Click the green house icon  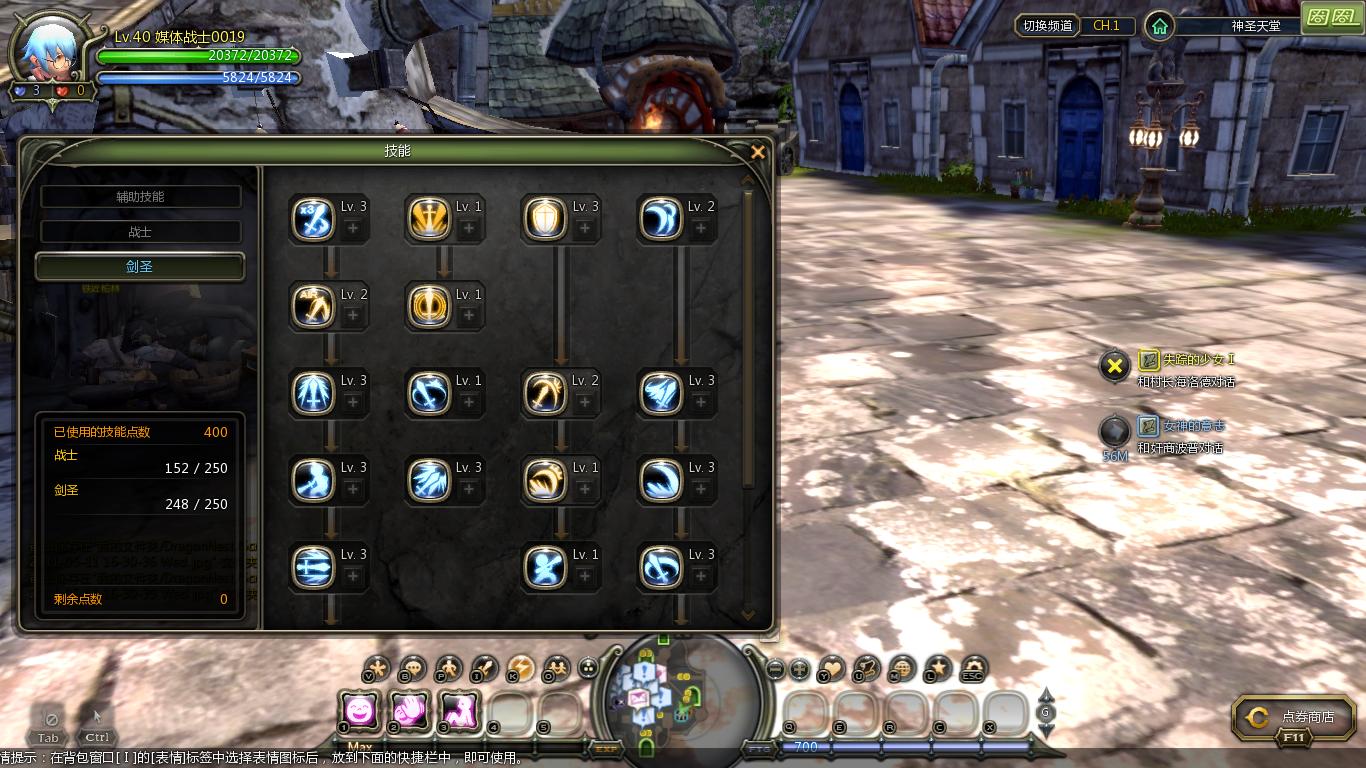tap(1159, 26)
